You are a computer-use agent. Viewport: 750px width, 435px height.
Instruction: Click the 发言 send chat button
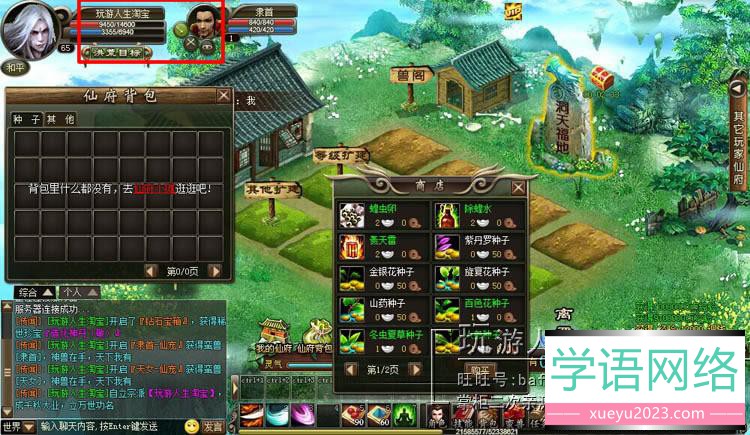(x=213, y=426)
